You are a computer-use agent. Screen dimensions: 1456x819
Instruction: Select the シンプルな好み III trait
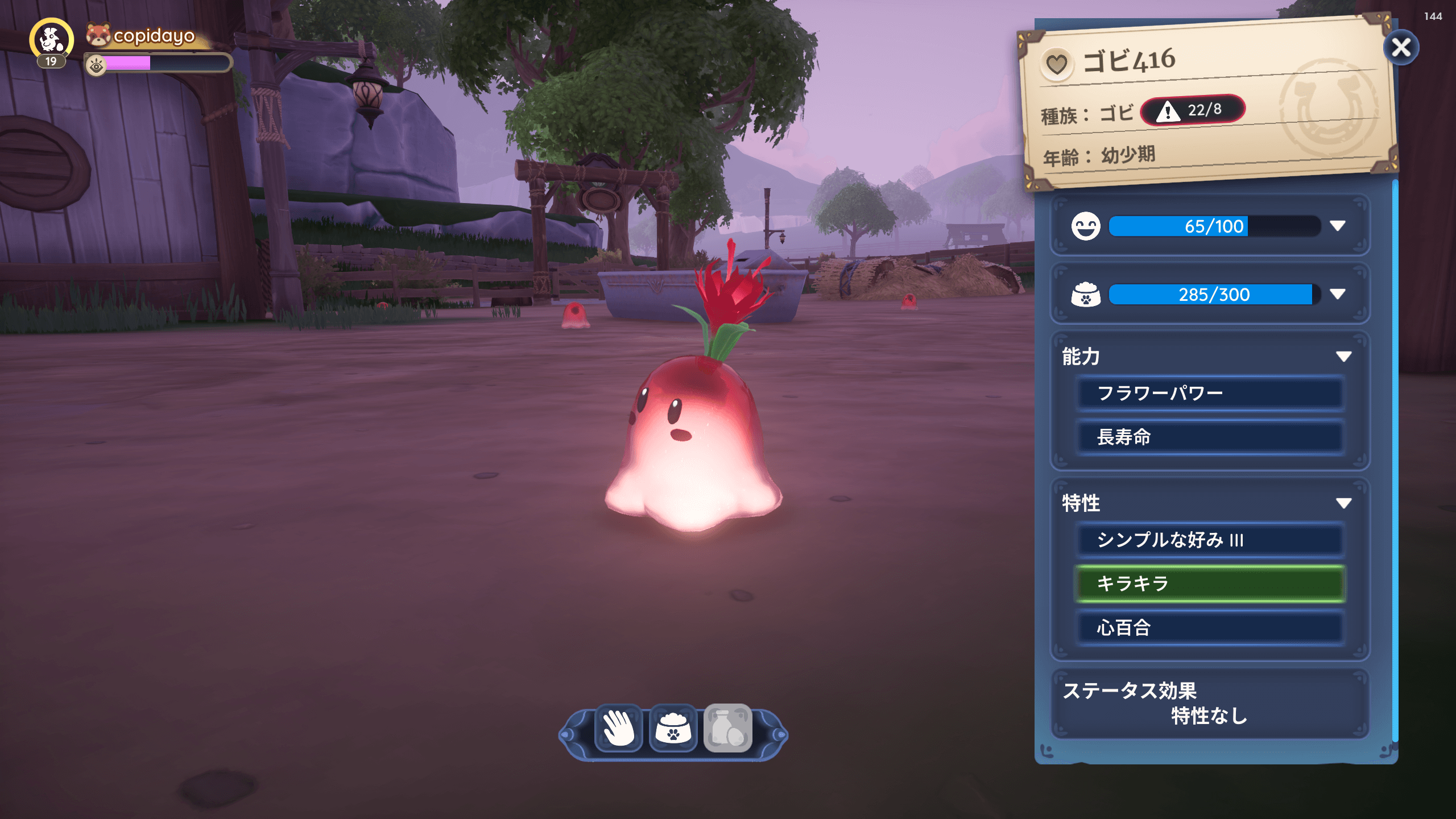point(1210,540)
